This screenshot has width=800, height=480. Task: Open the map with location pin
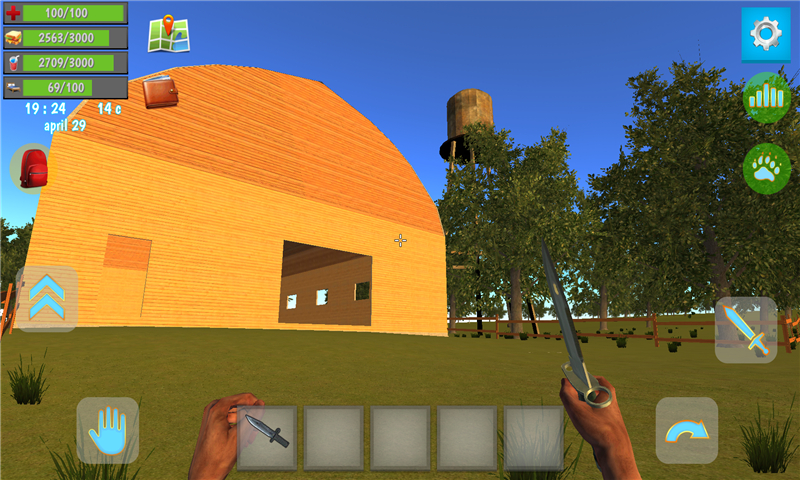point(169,34)
